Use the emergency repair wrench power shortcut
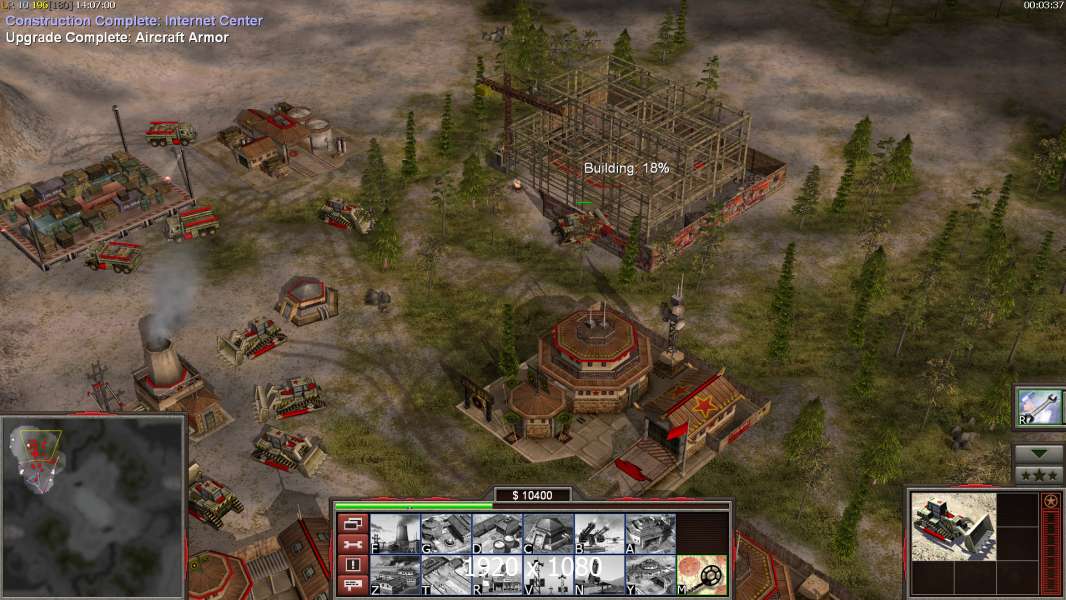 pos(1040,408)
